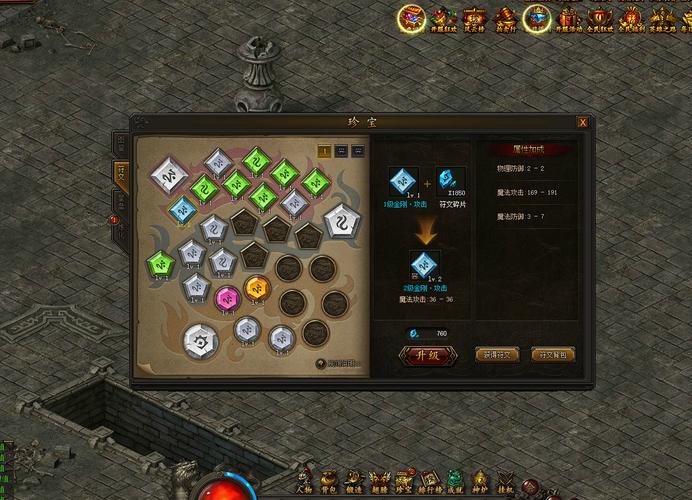Select the orange round rune slot
The width and height of the screenshot is (692, 500).
[x=255, y=288]
